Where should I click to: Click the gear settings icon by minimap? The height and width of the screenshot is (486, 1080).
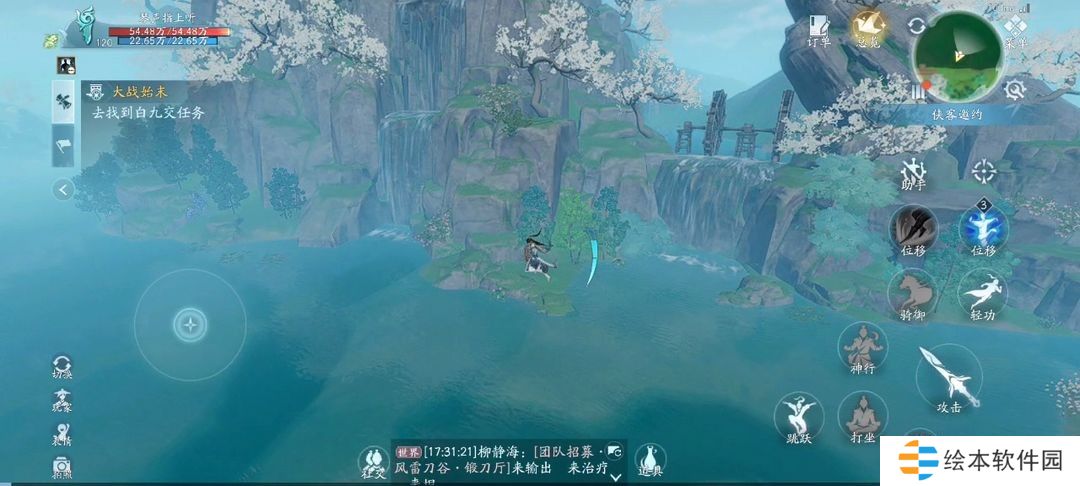coord(1014,89)
